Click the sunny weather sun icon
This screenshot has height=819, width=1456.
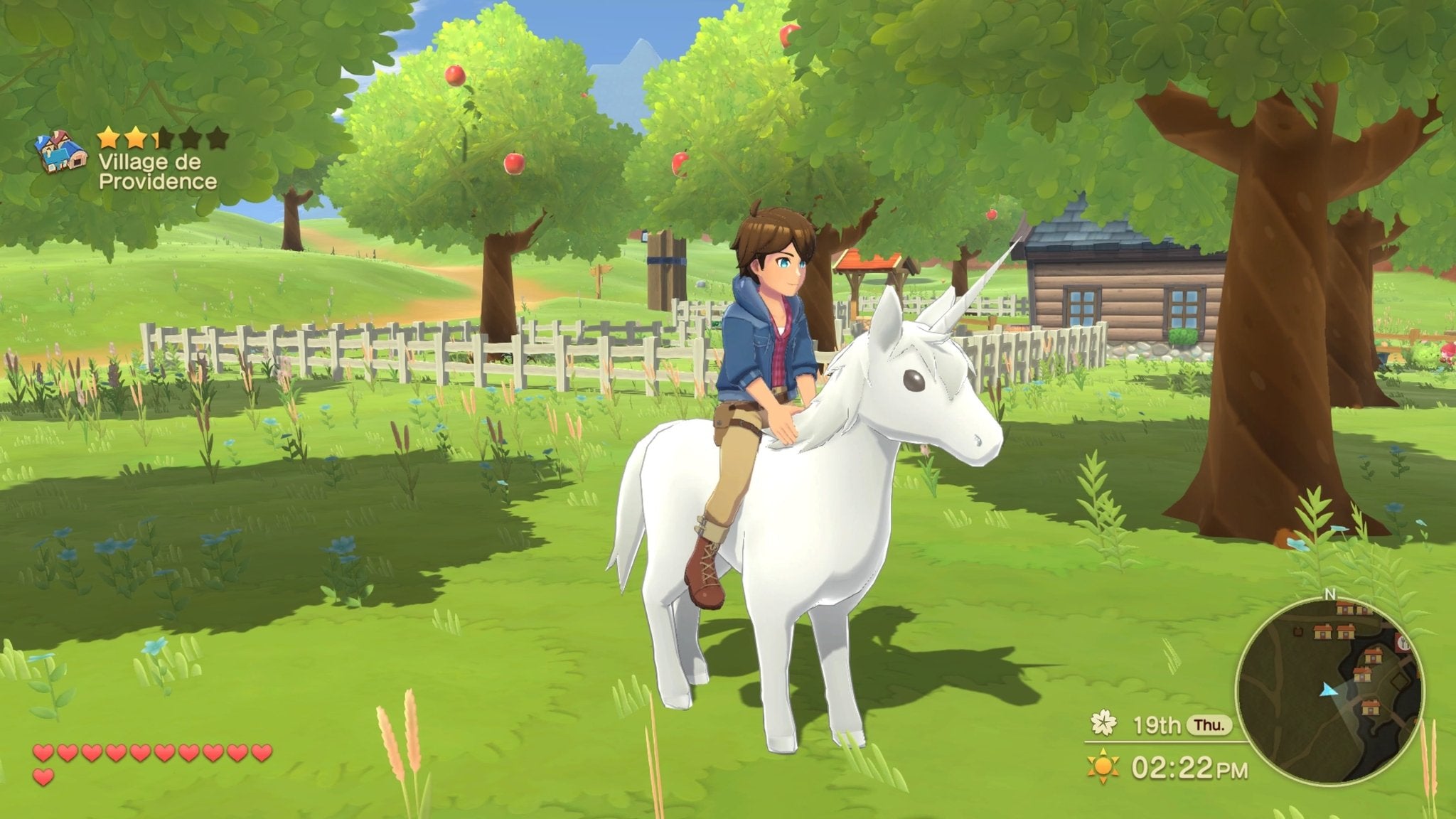[1103, 764]
